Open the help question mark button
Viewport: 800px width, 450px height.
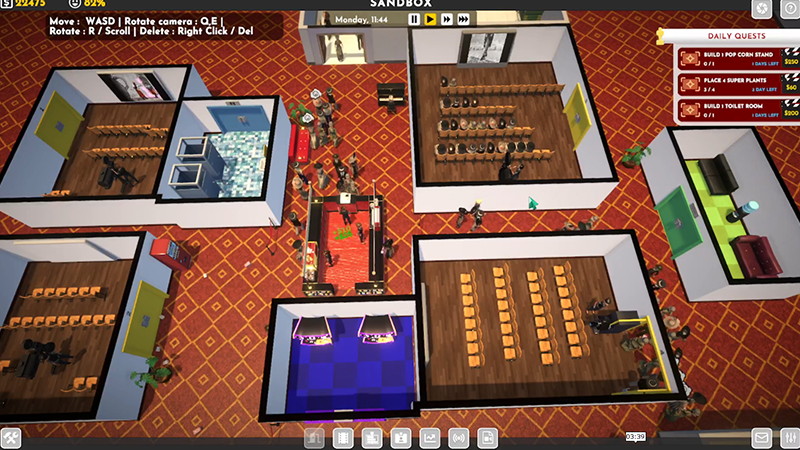coord(787,9)
